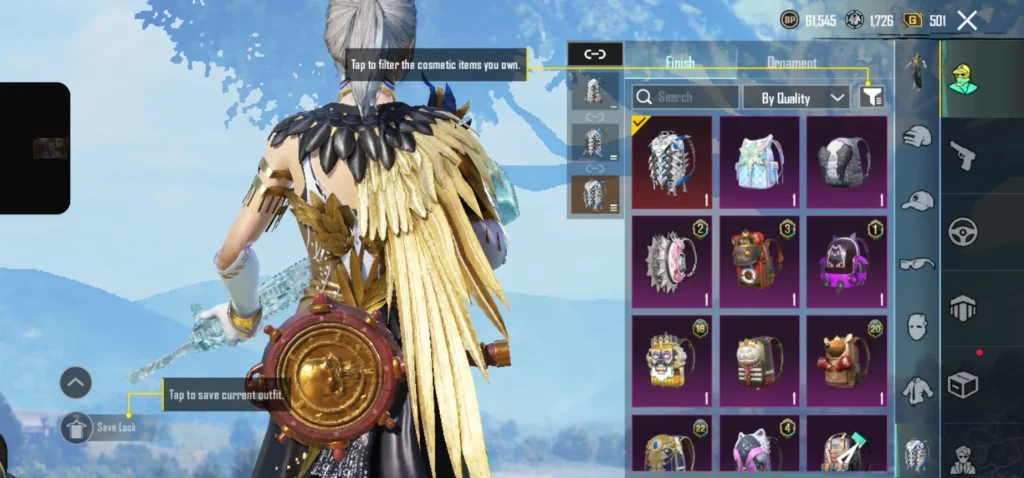The width and height of the screenshot is (1024, 478).
Task: Toggle the owned items filter icon
Action: (872, 97)
